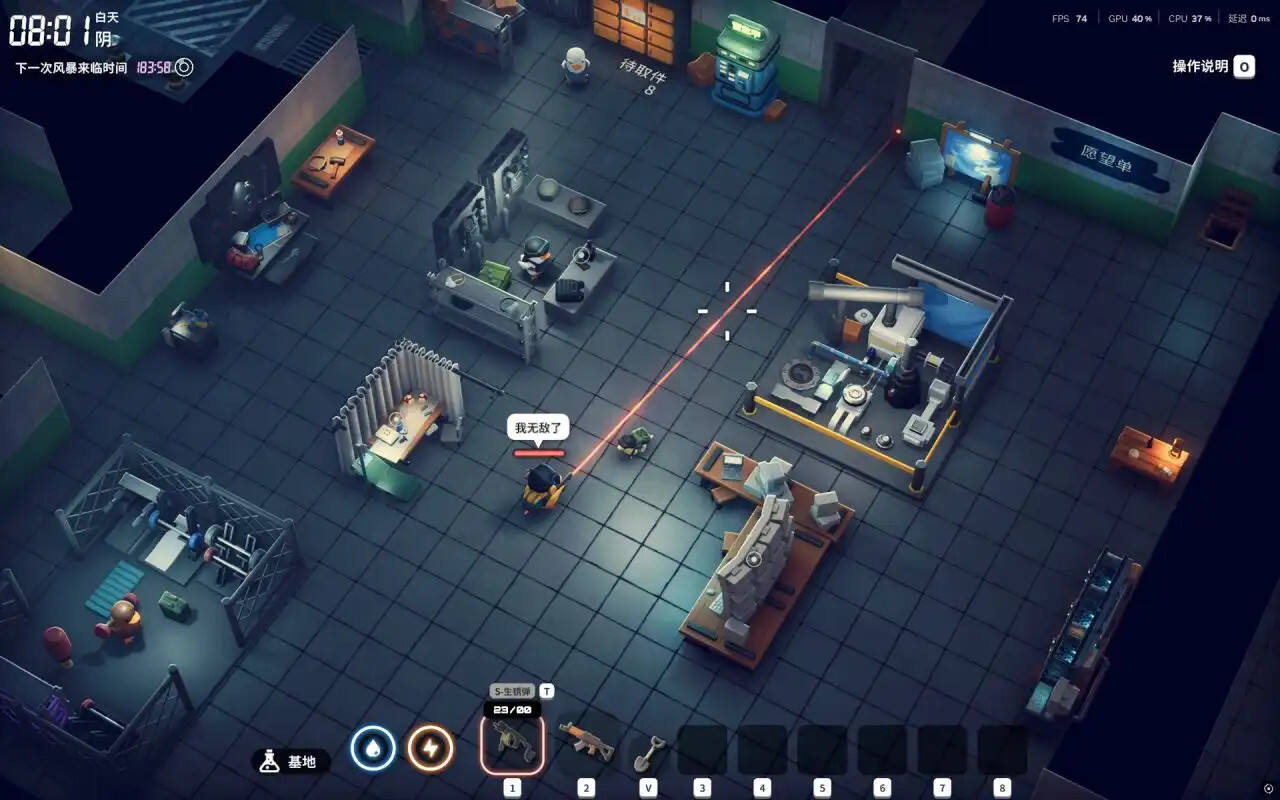This screenshot has width=1280, height=800.
Task: Switch to the AK rifle hotbar slot
Action: click(x=586, y=742)
